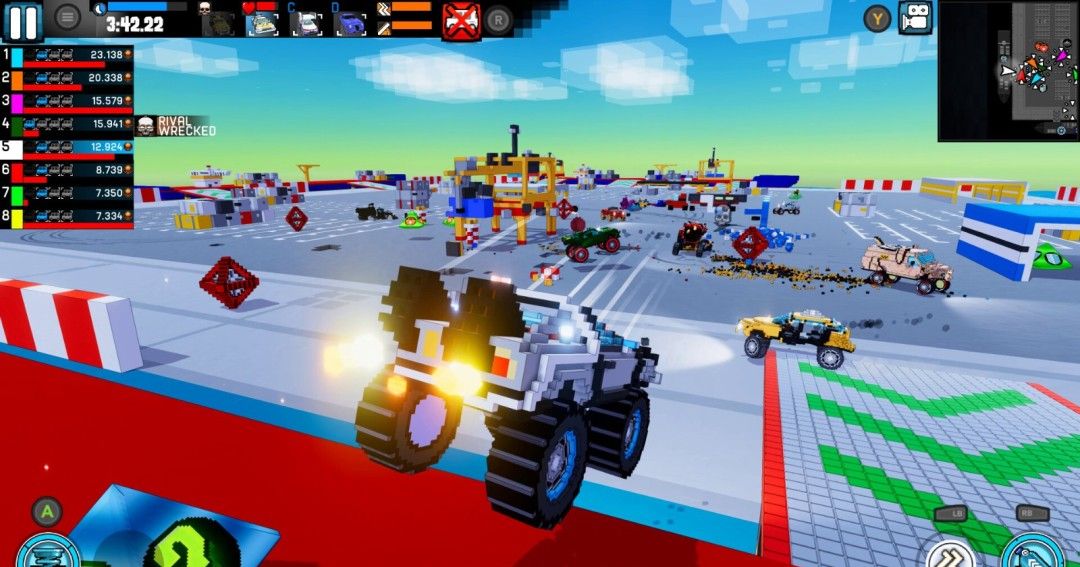Select the first-place leaderboard row
The width and height of the screenshot is (1080, 567).
tap(68, 56)
